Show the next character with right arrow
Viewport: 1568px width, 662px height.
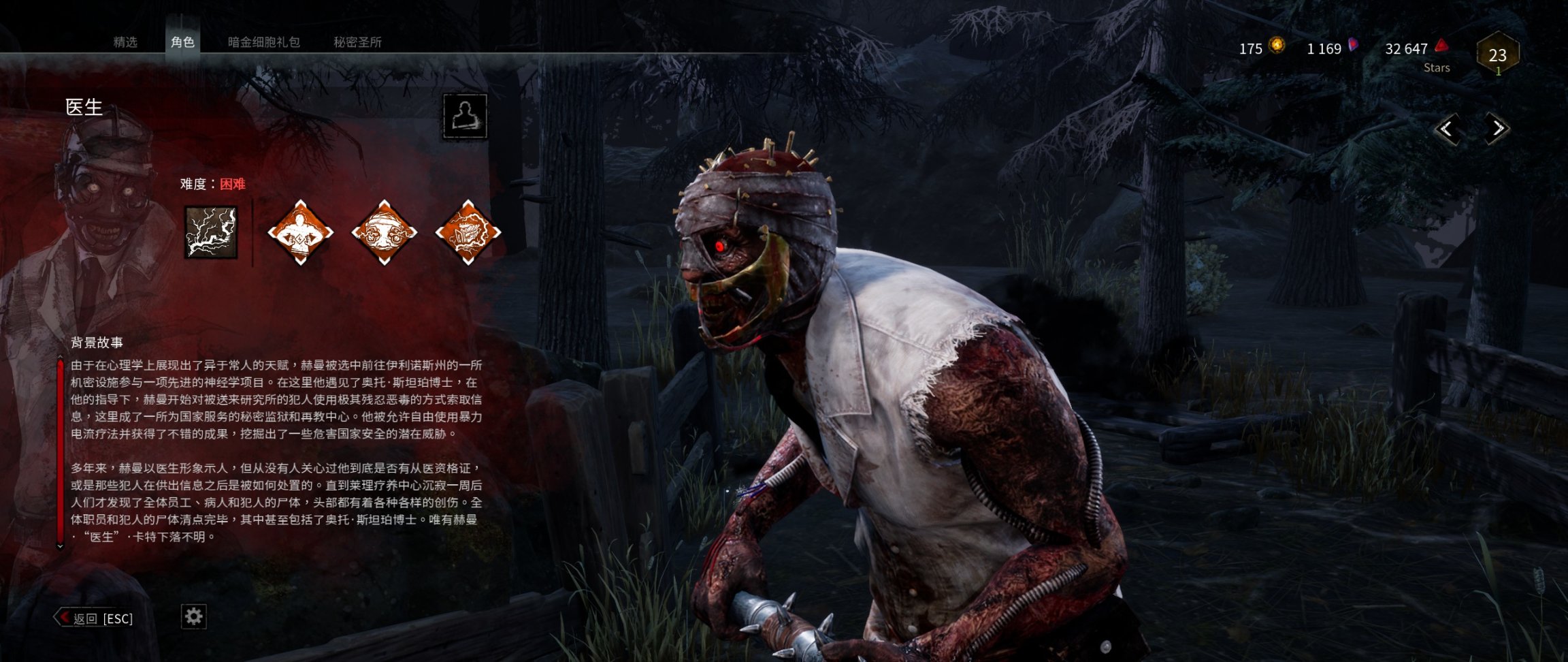coord(1497,129)
